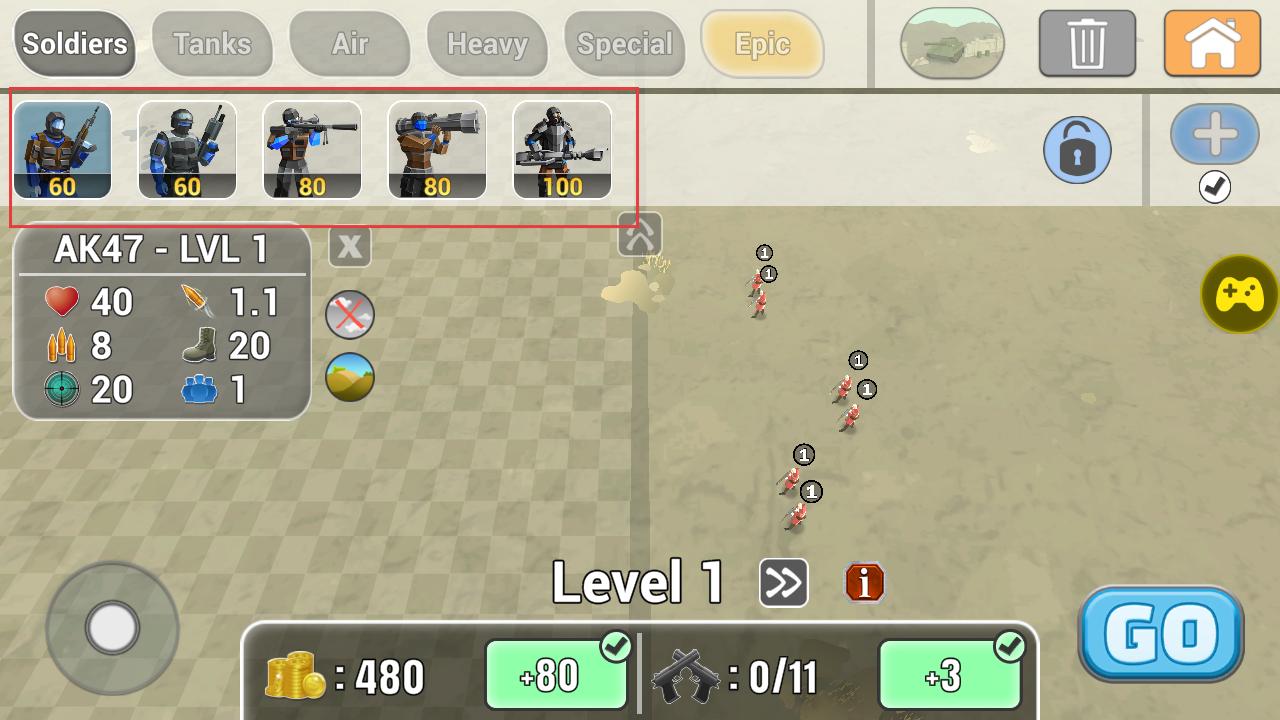This screenshot has height=720, width=1280.
Task: Return to the home screen
Action: click(x=1212, y=44)
